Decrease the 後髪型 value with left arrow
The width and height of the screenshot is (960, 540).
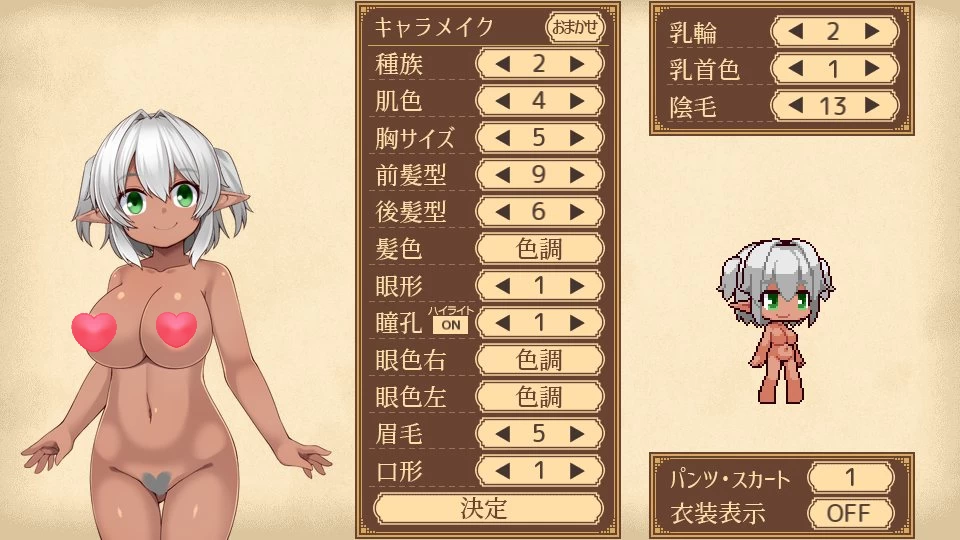pos(503,212)
